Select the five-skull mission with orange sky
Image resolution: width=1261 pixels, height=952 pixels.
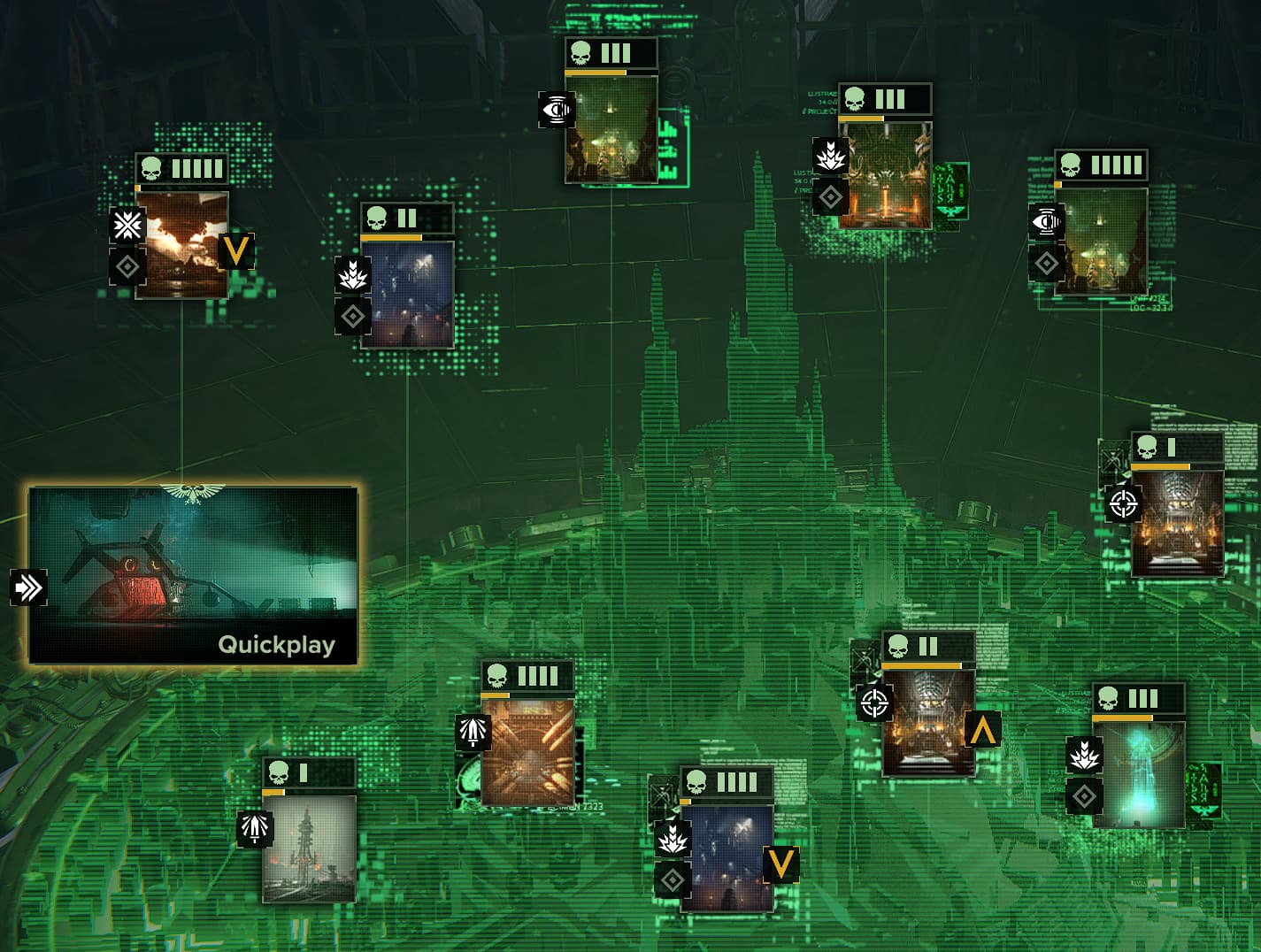click(181, 244)
